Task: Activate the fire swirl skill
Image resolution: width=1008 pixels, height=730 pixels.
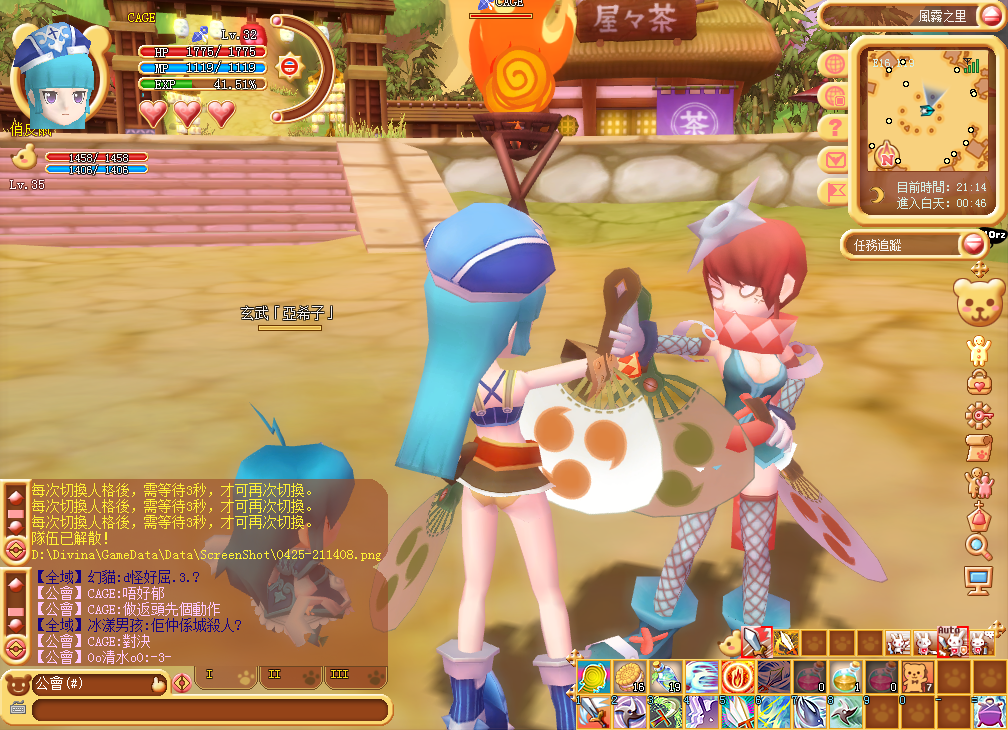Action: (737, 676)
